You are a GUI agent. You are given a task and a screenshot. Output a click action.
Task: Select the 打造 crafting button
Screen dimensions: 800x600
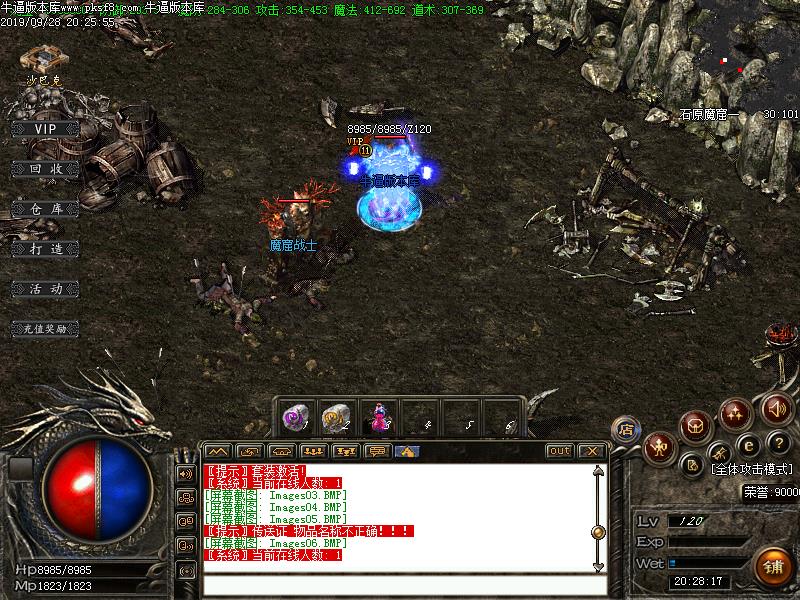45,248
